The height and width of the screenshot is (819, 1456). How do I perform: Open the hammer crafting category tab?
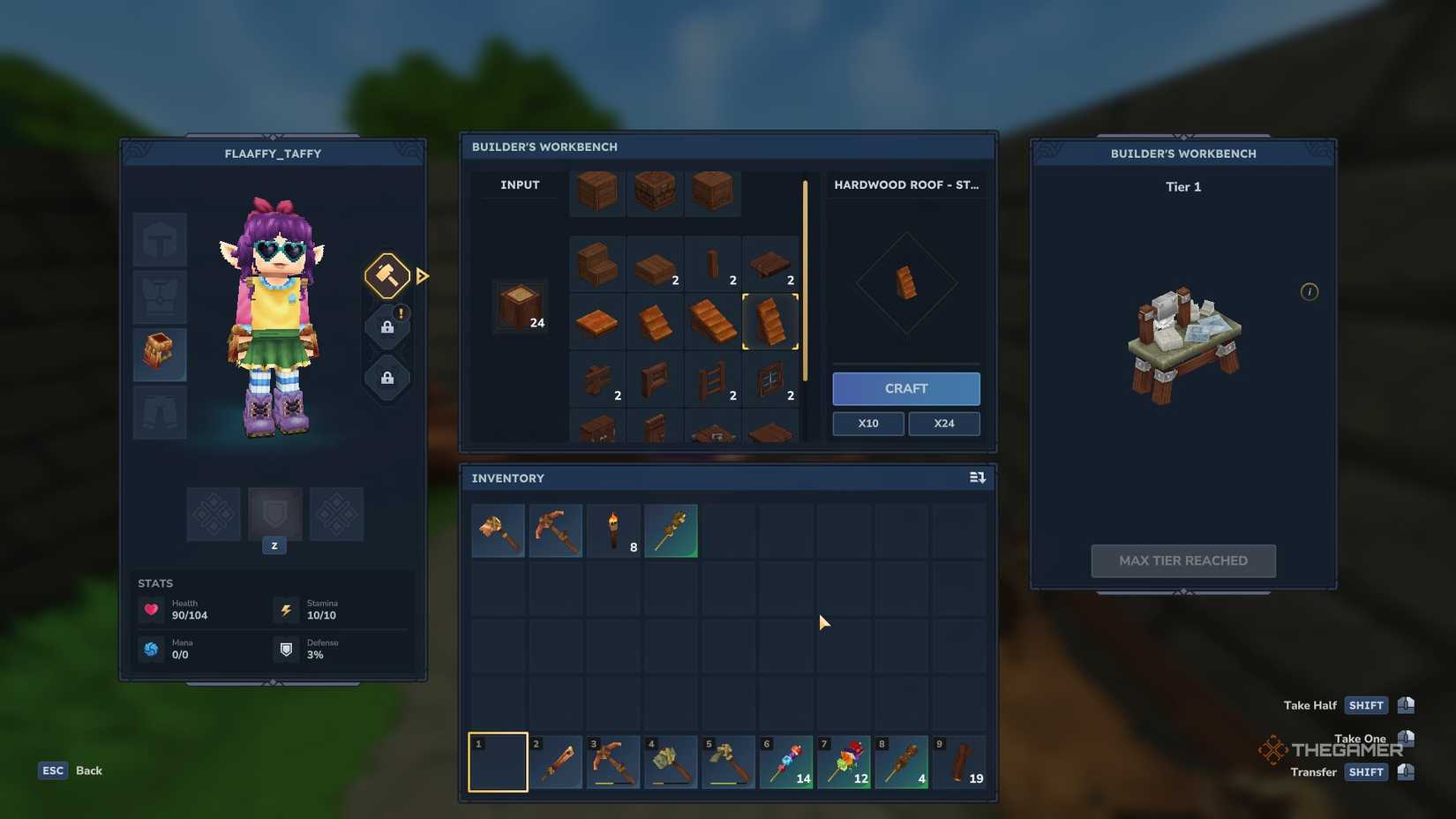[x=386, y=275]
